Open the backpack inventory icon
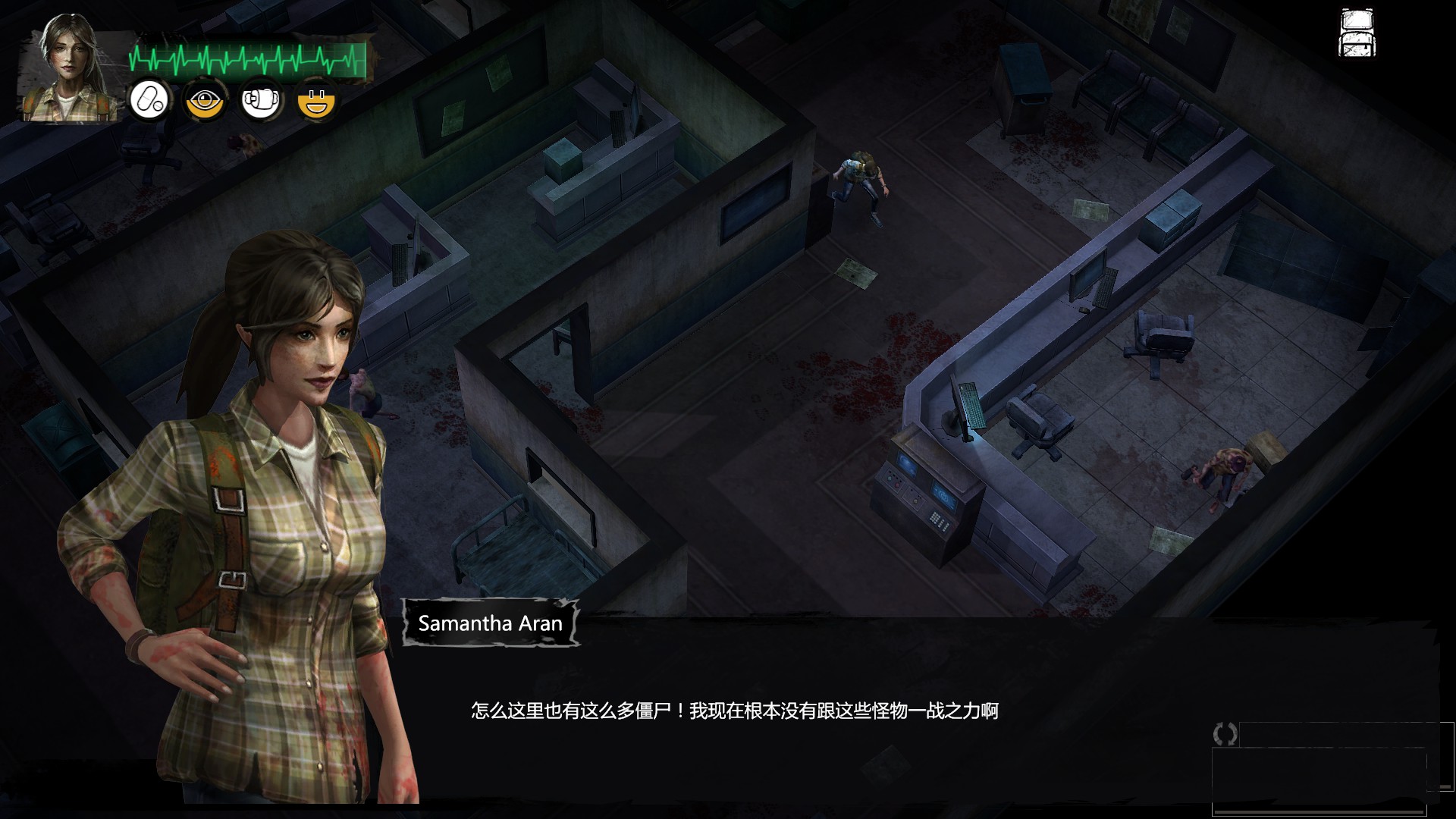This screenshot has width=1456, height=819. click(x=1357, y=33)
